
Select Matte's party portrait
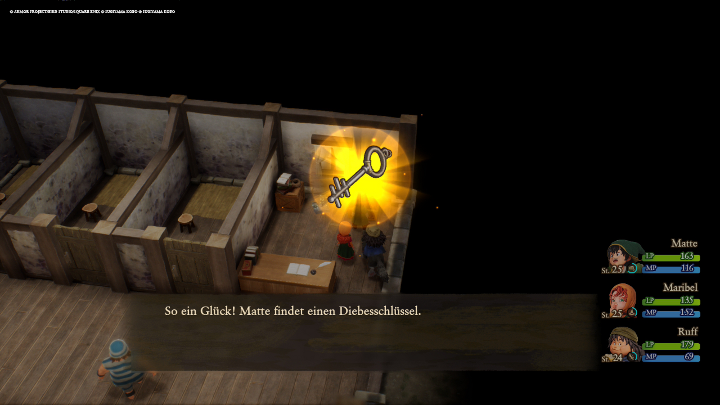pos(624,257)
